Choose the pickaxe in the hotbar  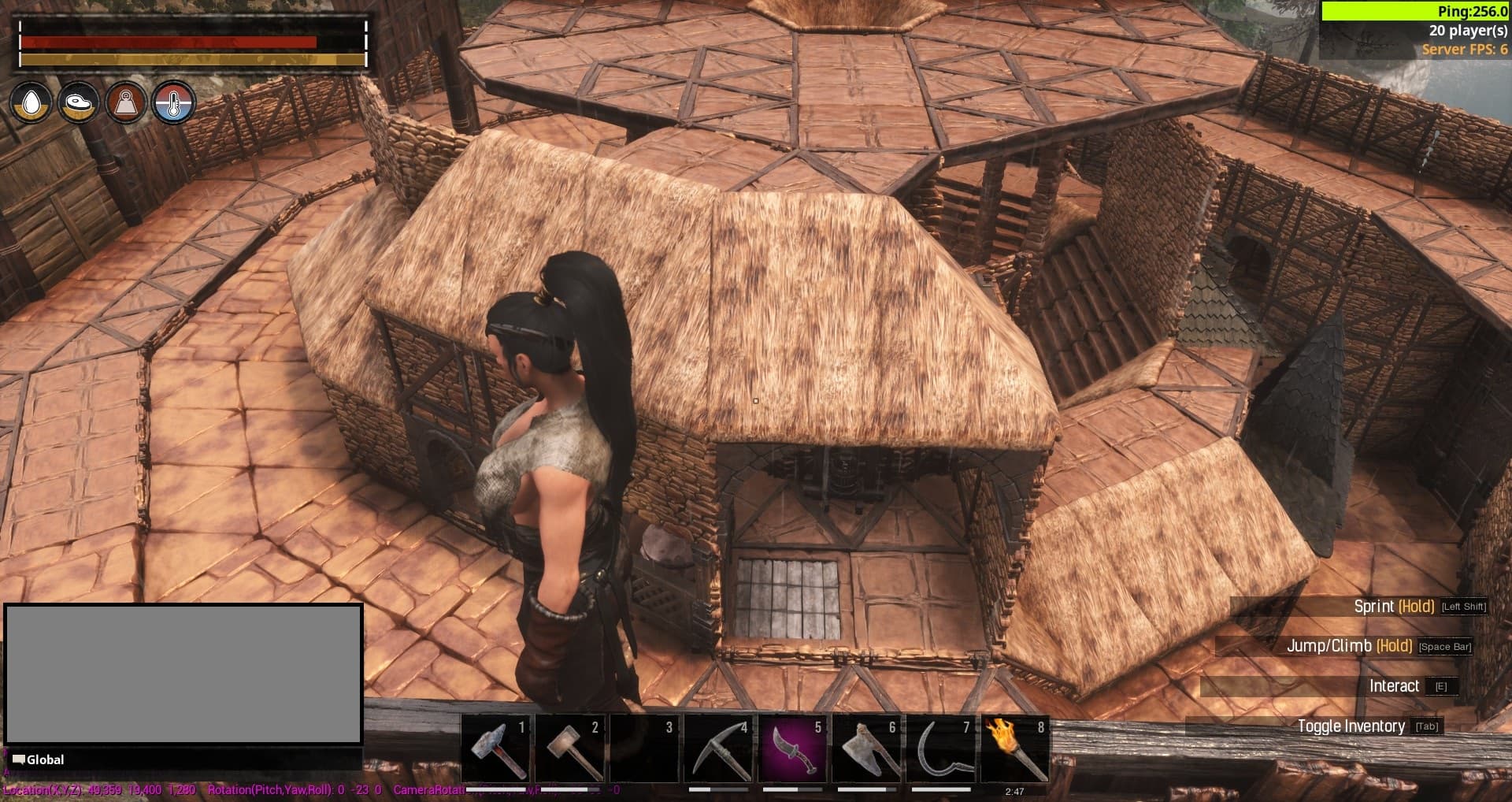coord(718,748)
